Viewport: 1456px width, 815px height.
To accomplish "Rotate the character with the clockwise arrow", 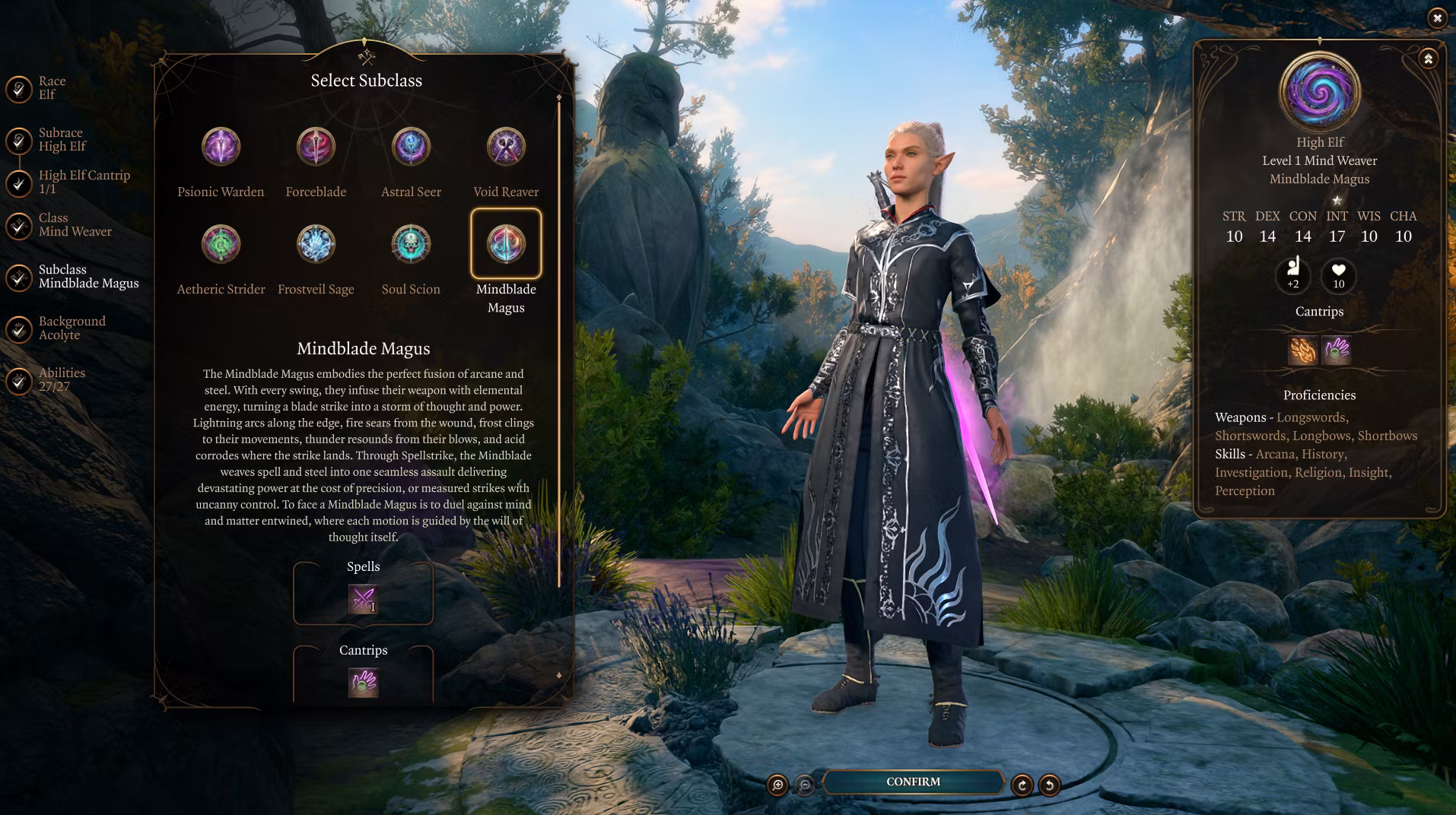I will (x=1022, y=785).
